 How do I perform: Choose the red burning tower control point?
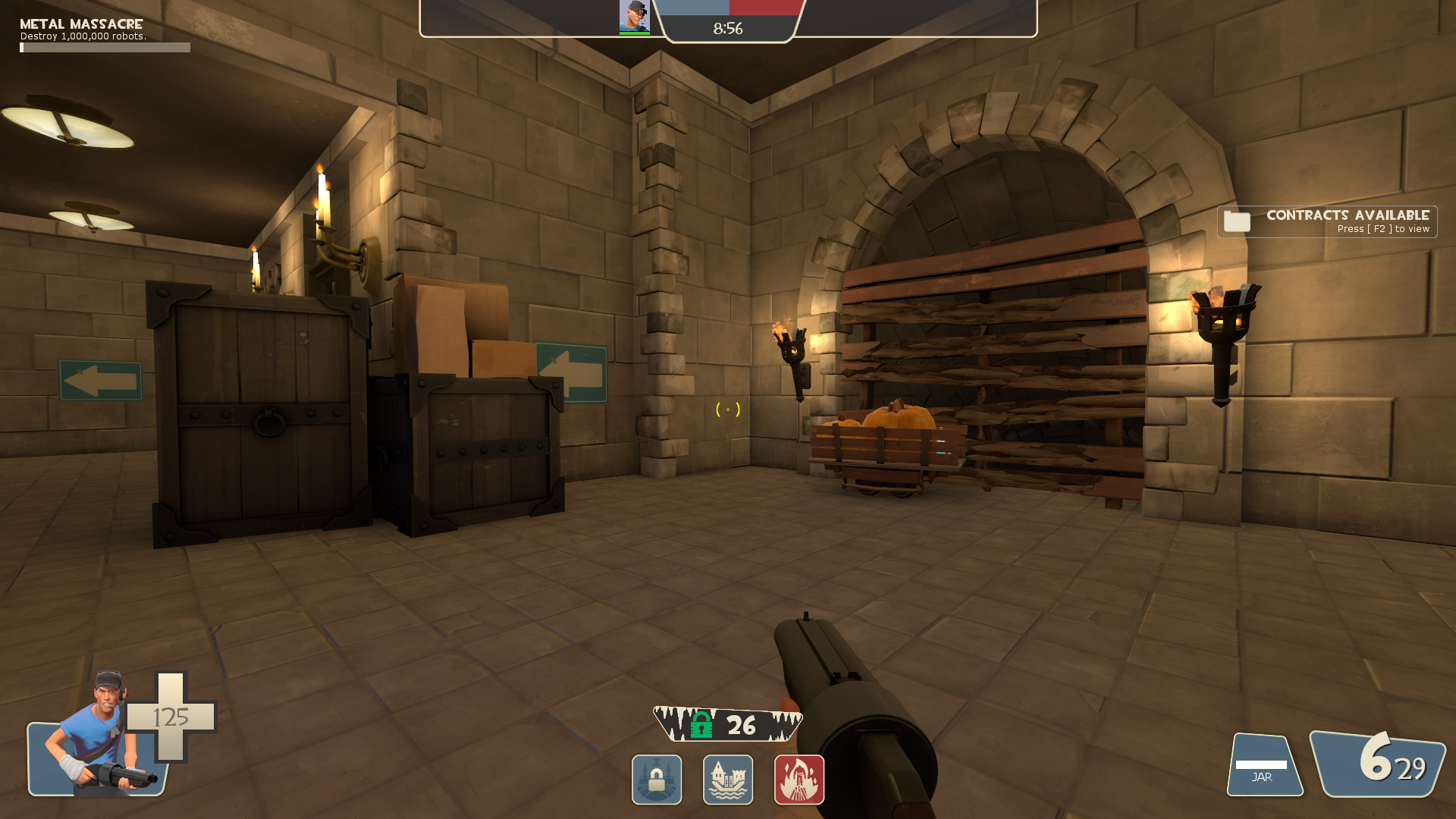799,780
